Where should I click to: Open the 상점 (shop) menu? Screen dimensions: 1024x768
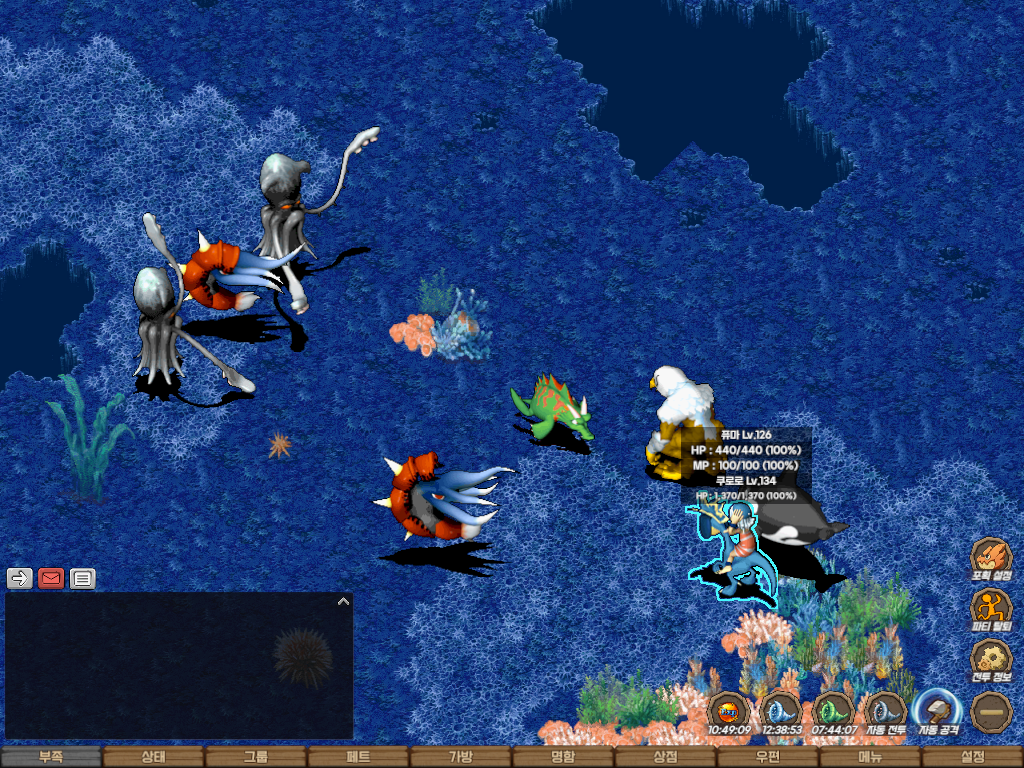pos(666,757)
